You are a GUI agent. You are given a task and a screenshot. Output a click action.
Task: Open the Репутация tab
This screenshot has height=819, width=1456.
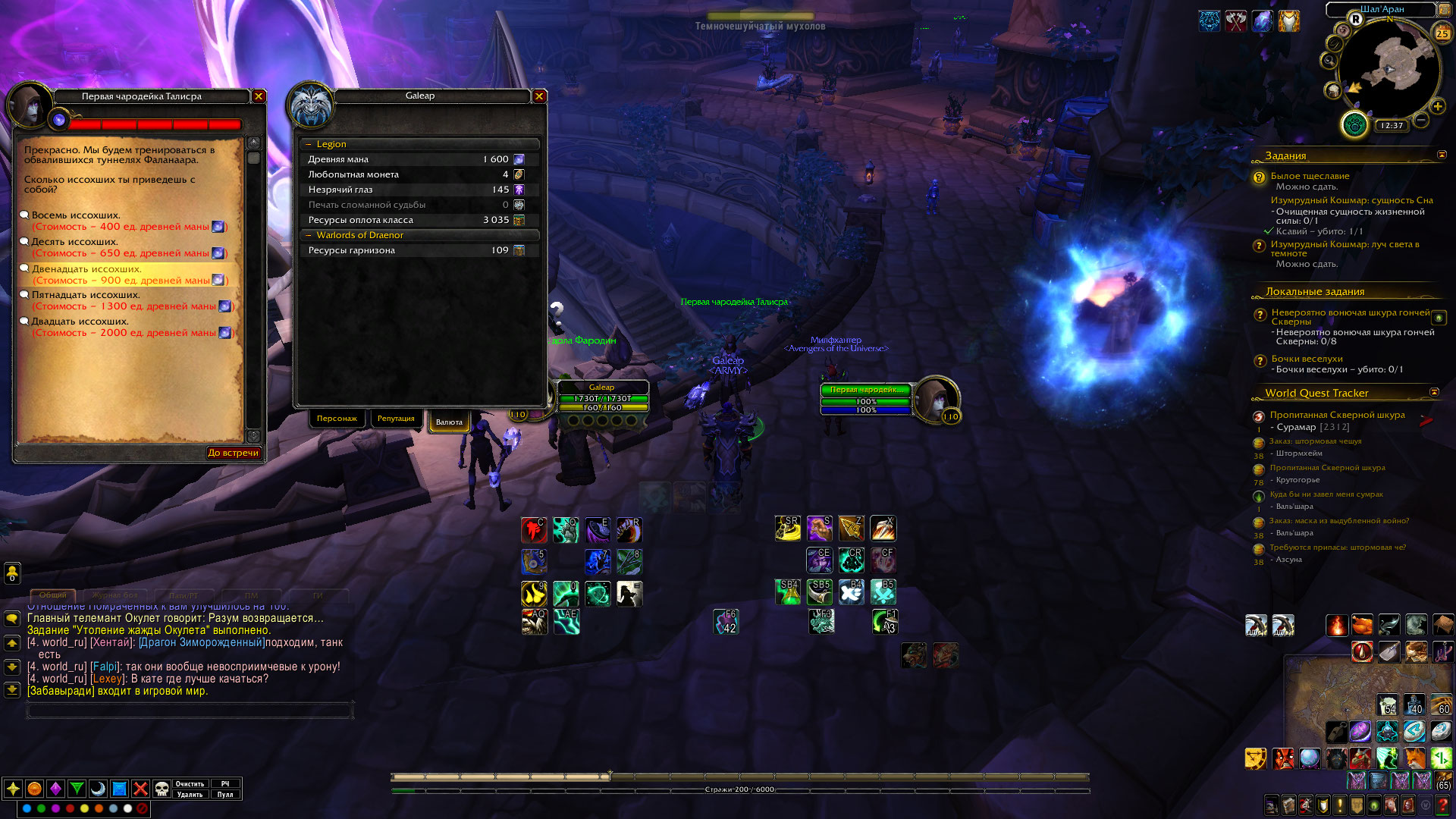point(396,419)
